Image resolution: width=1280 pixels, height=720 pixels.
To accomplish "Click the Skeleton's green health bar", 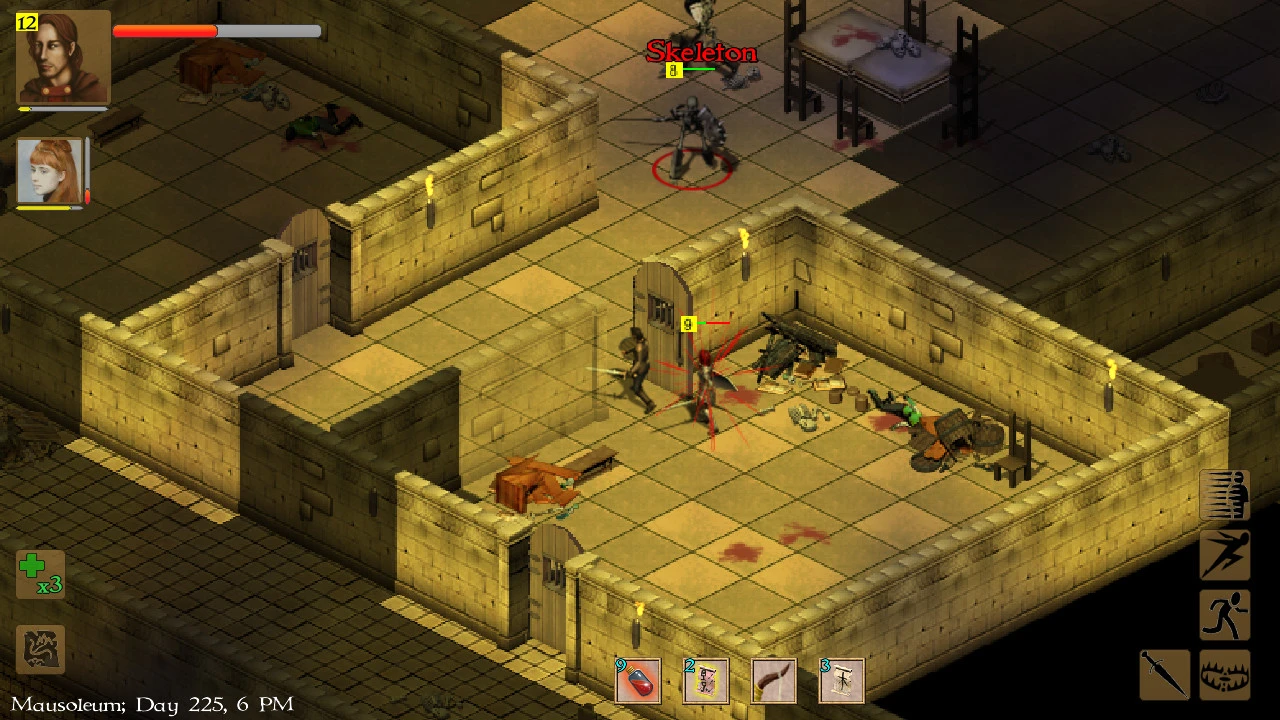I will [x=701, y=70].
